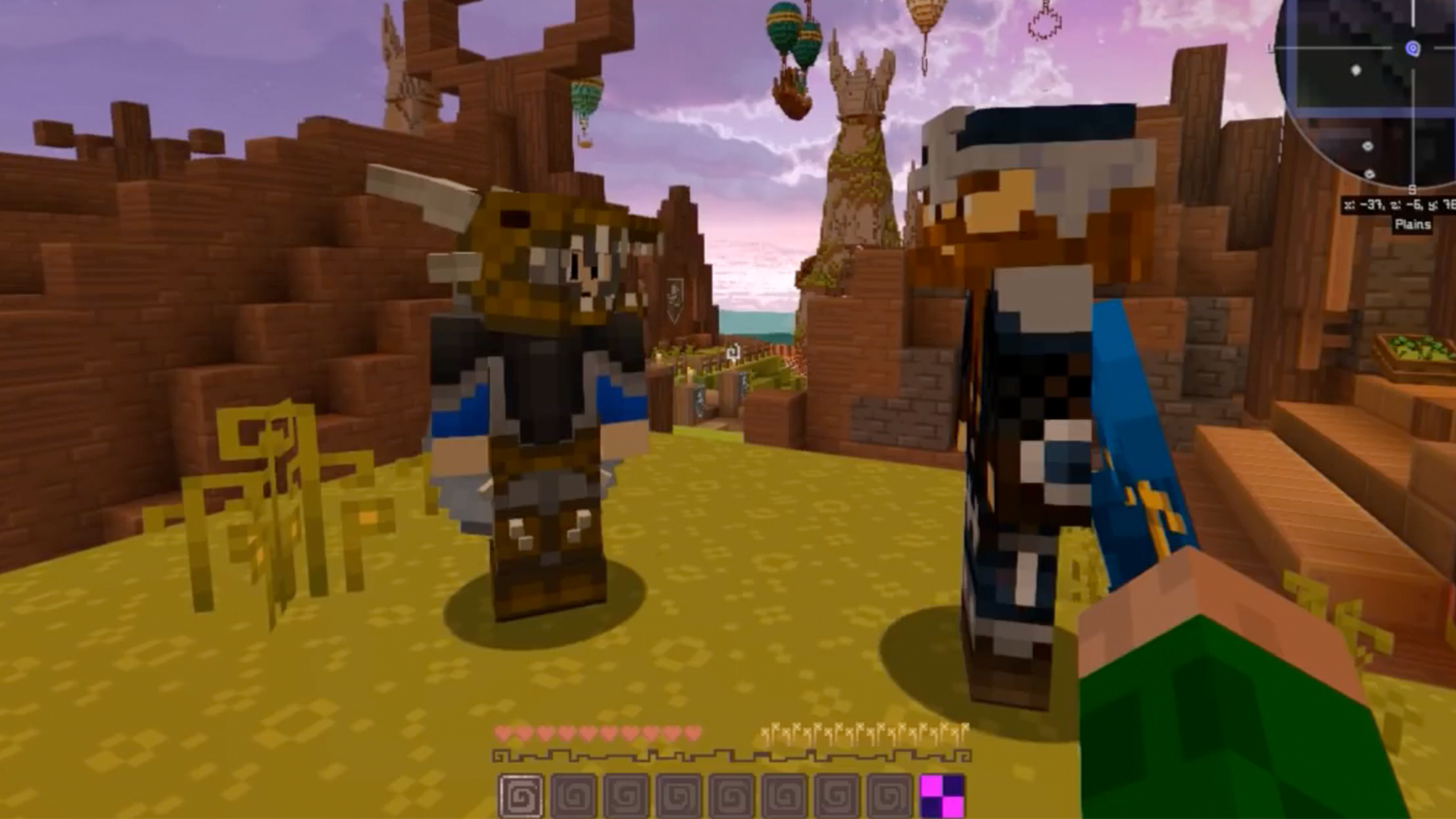This screenshot has height=819, width=1456.
Task: Click the south 'S' indicator below the minimap
Action: click(1412, 190)
